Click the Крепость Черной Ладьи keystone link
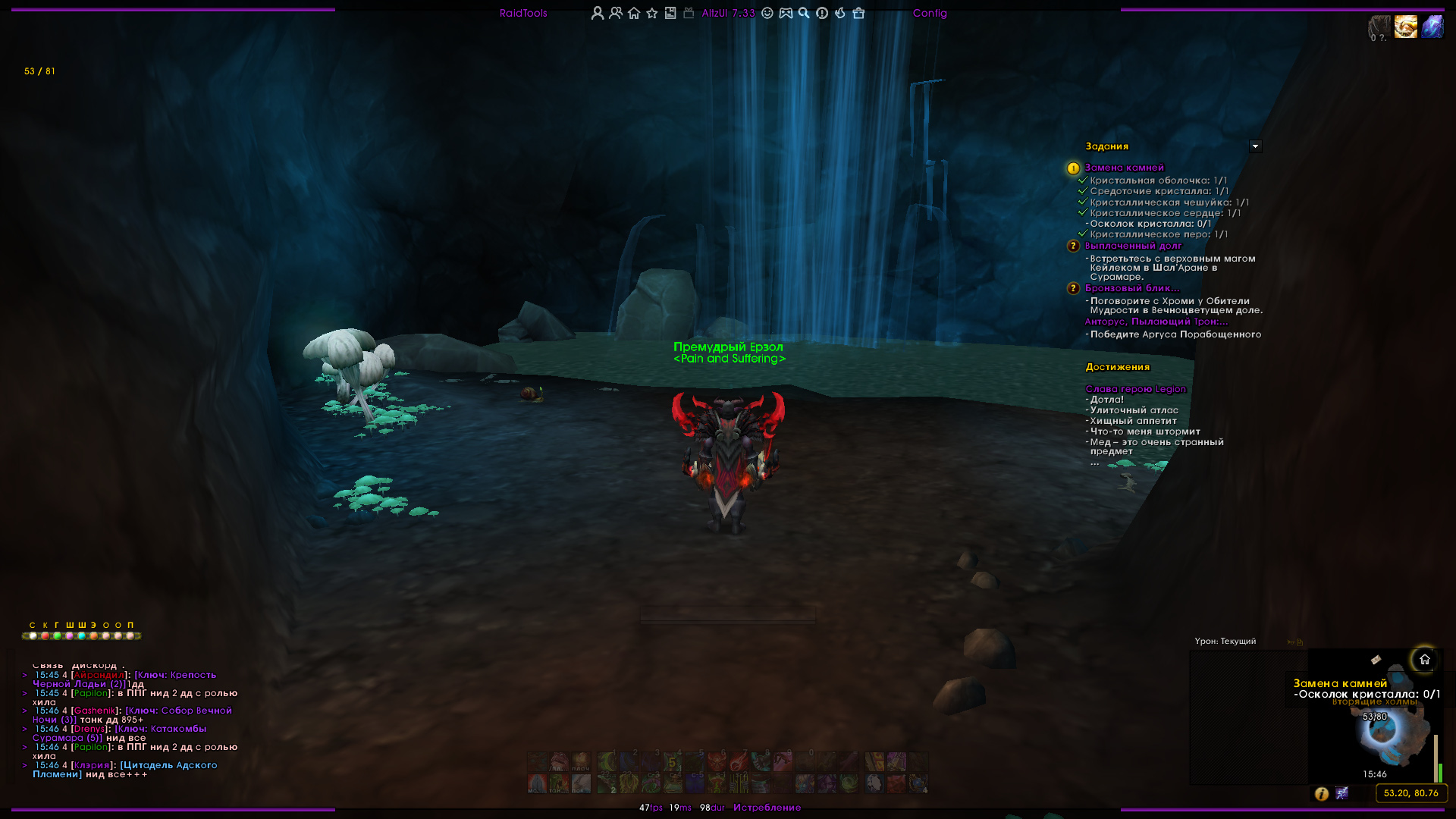 176,675
